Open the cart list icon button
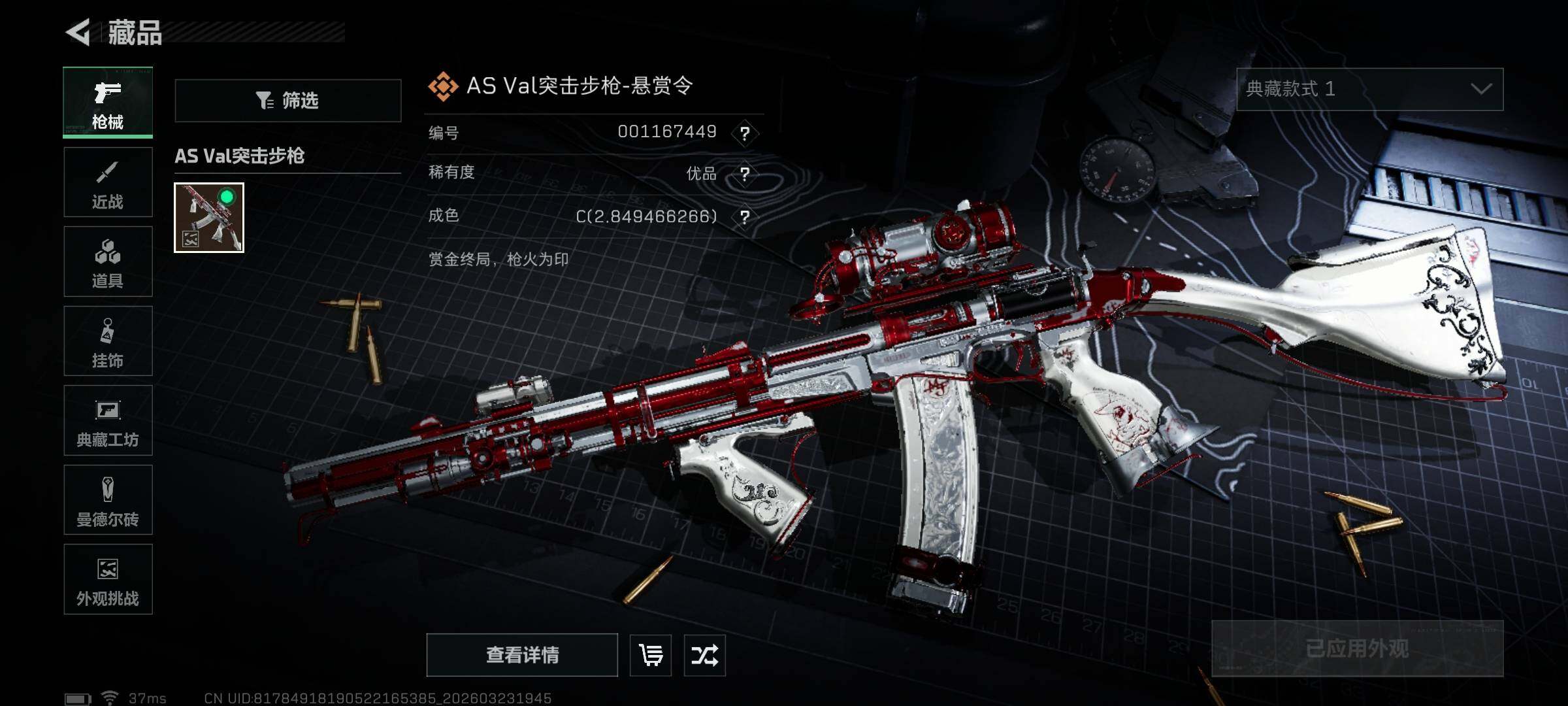The height and width of the screenshot is (706, 1568). 651,655
